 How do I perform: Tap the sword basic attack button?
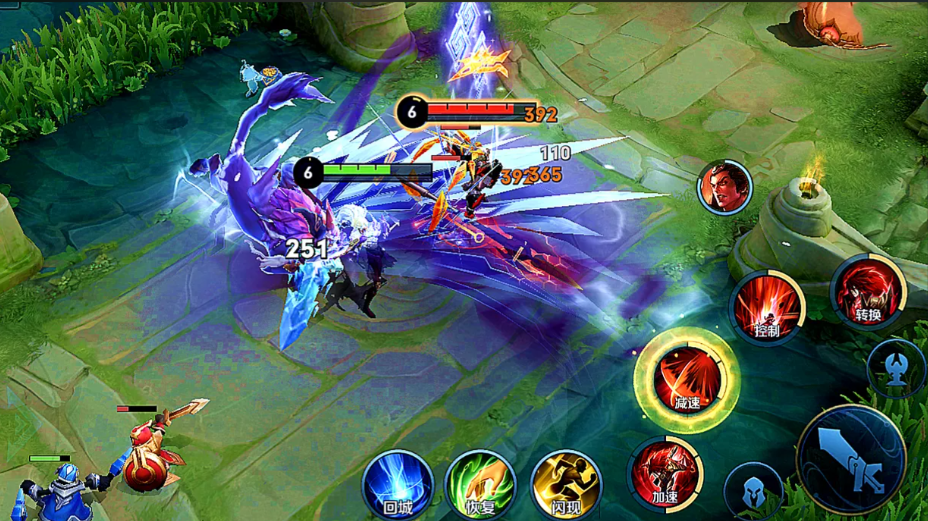pyautogui.click(x=851, y=459)
